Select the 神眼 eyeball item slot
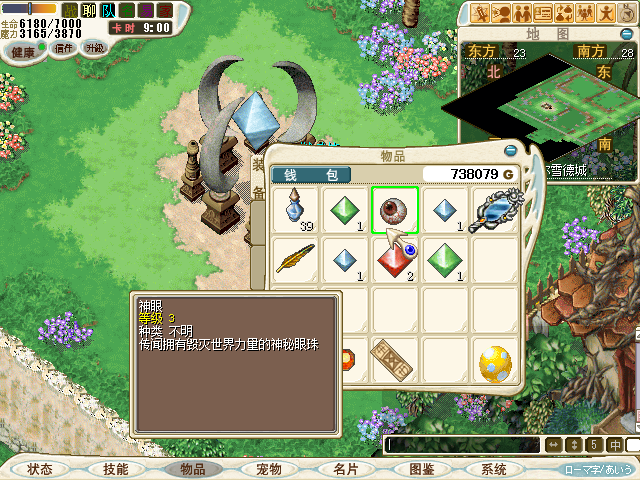This screenshot has height=480, width=640. (x=395, y=210)
